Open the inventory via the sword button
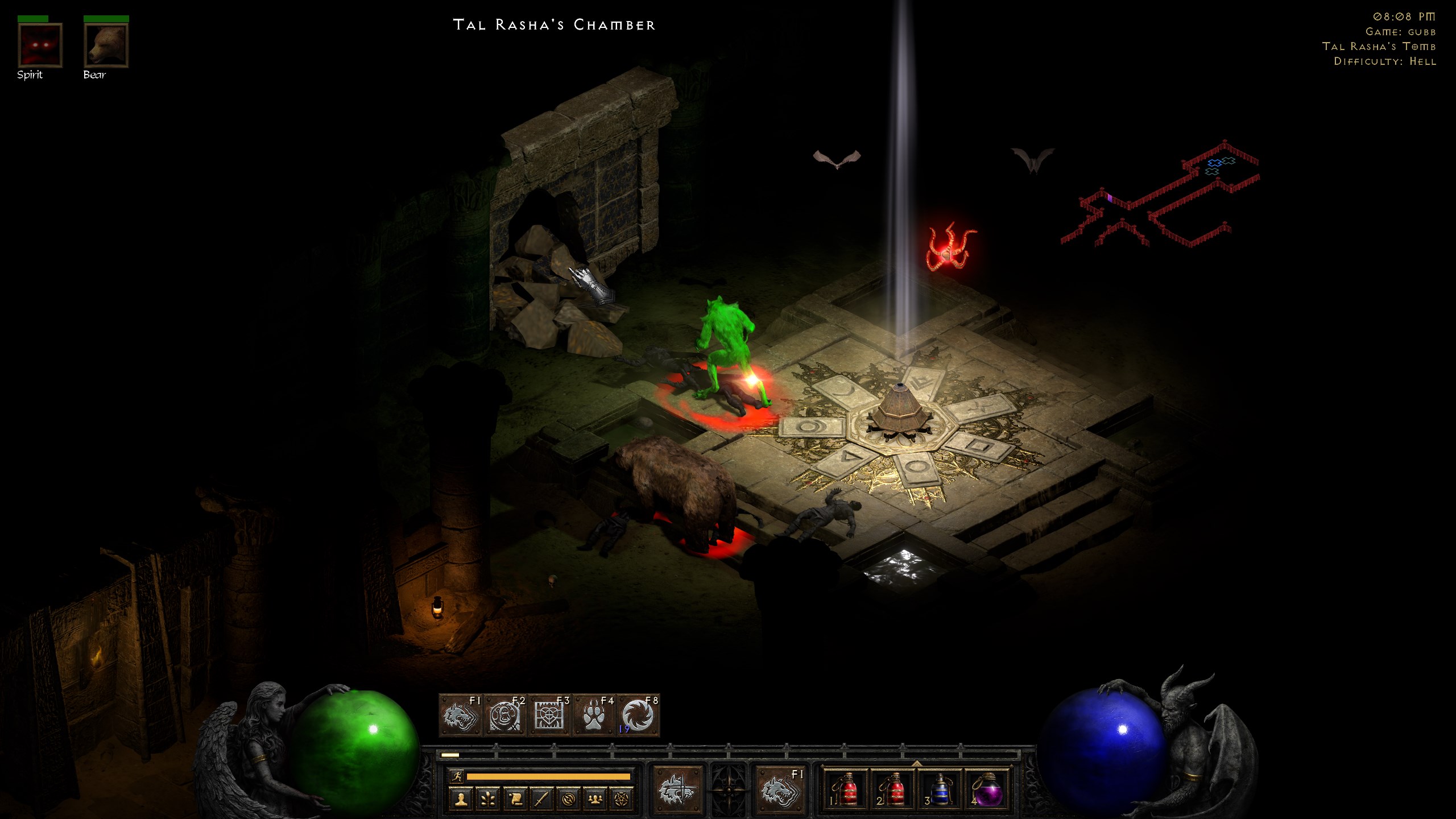The image size is (1456, 819). (541, 799)
